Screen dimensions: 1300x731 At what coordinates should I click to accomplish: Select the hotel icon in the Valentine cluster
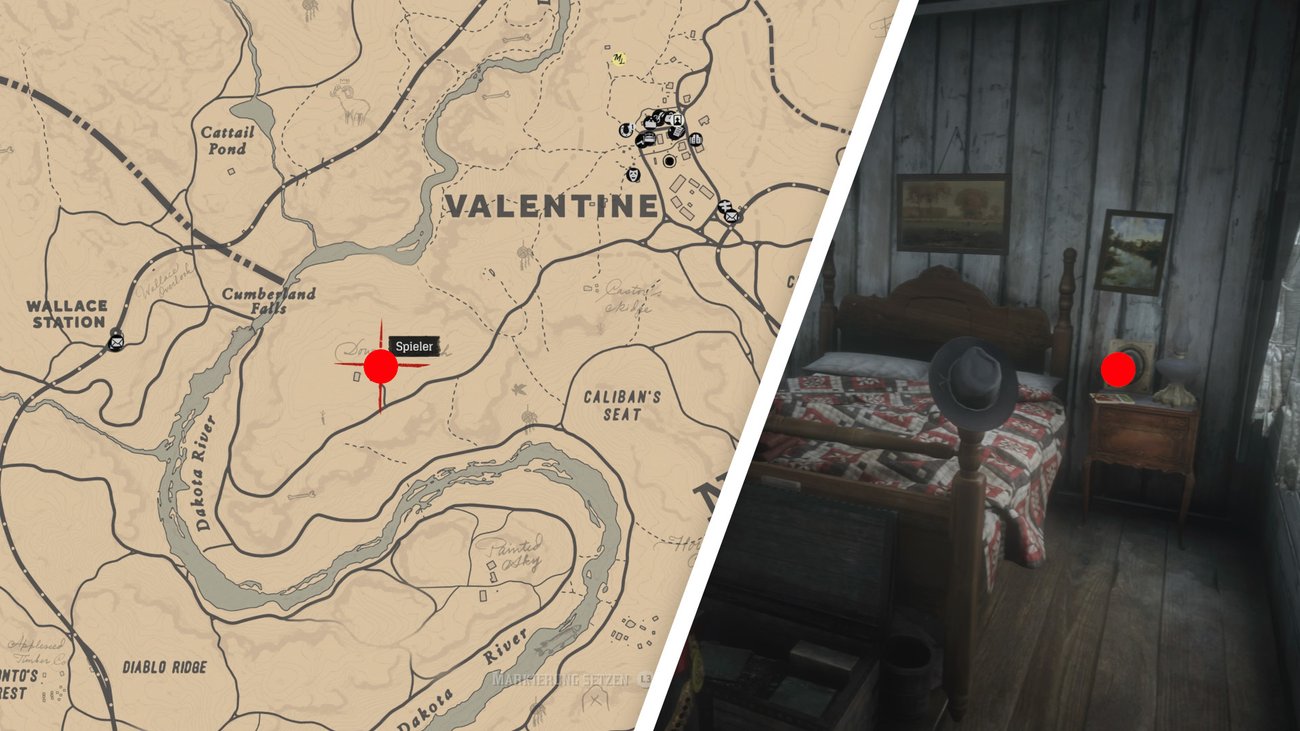coord(677,119)
